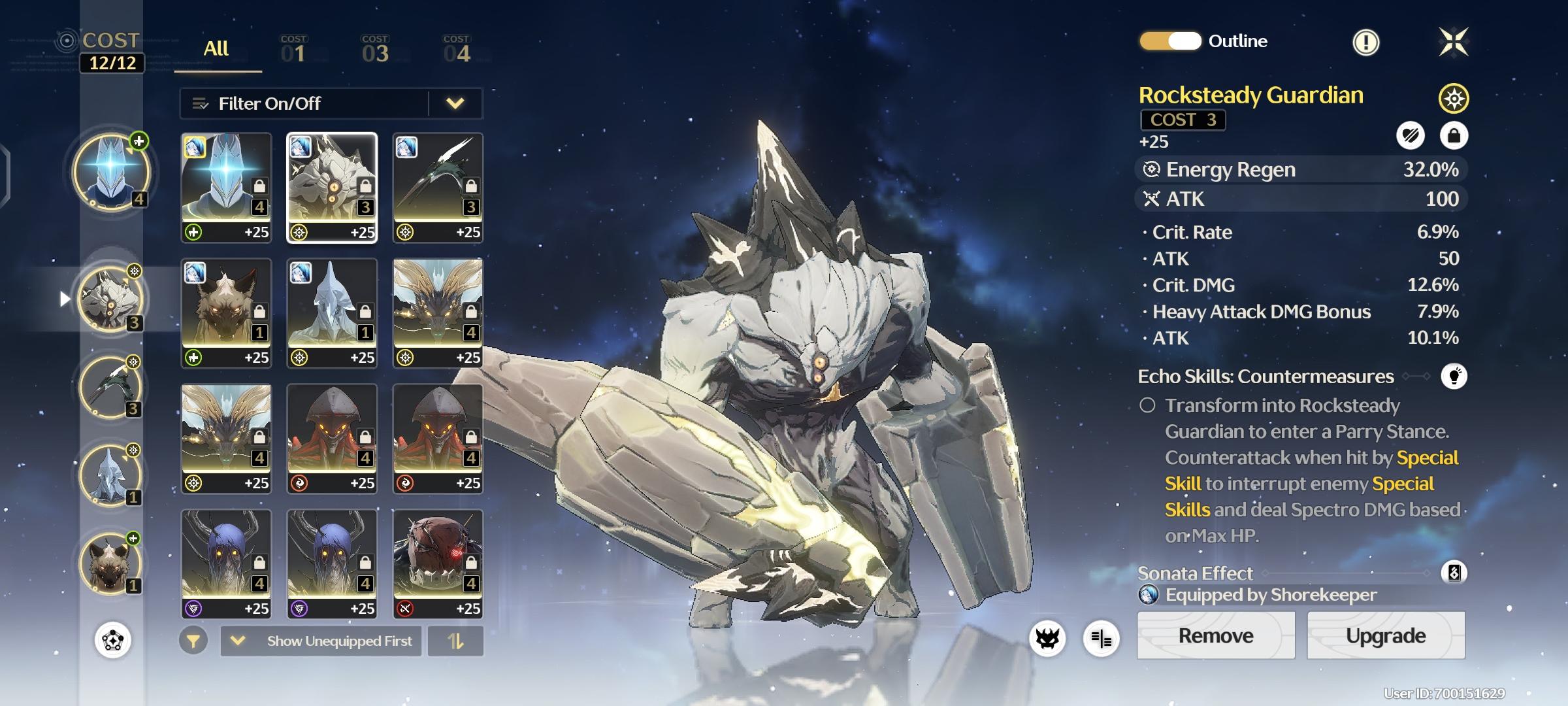1568x706 pixels.
Task: Switch to the All echoes tab
Action: pos(216,49)
